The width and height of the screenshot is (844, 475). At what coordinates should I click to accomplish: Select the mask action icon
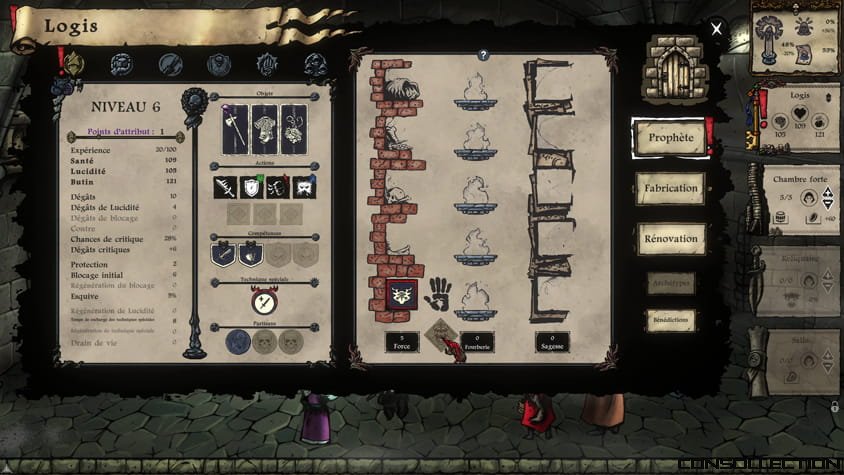[304, 187]
